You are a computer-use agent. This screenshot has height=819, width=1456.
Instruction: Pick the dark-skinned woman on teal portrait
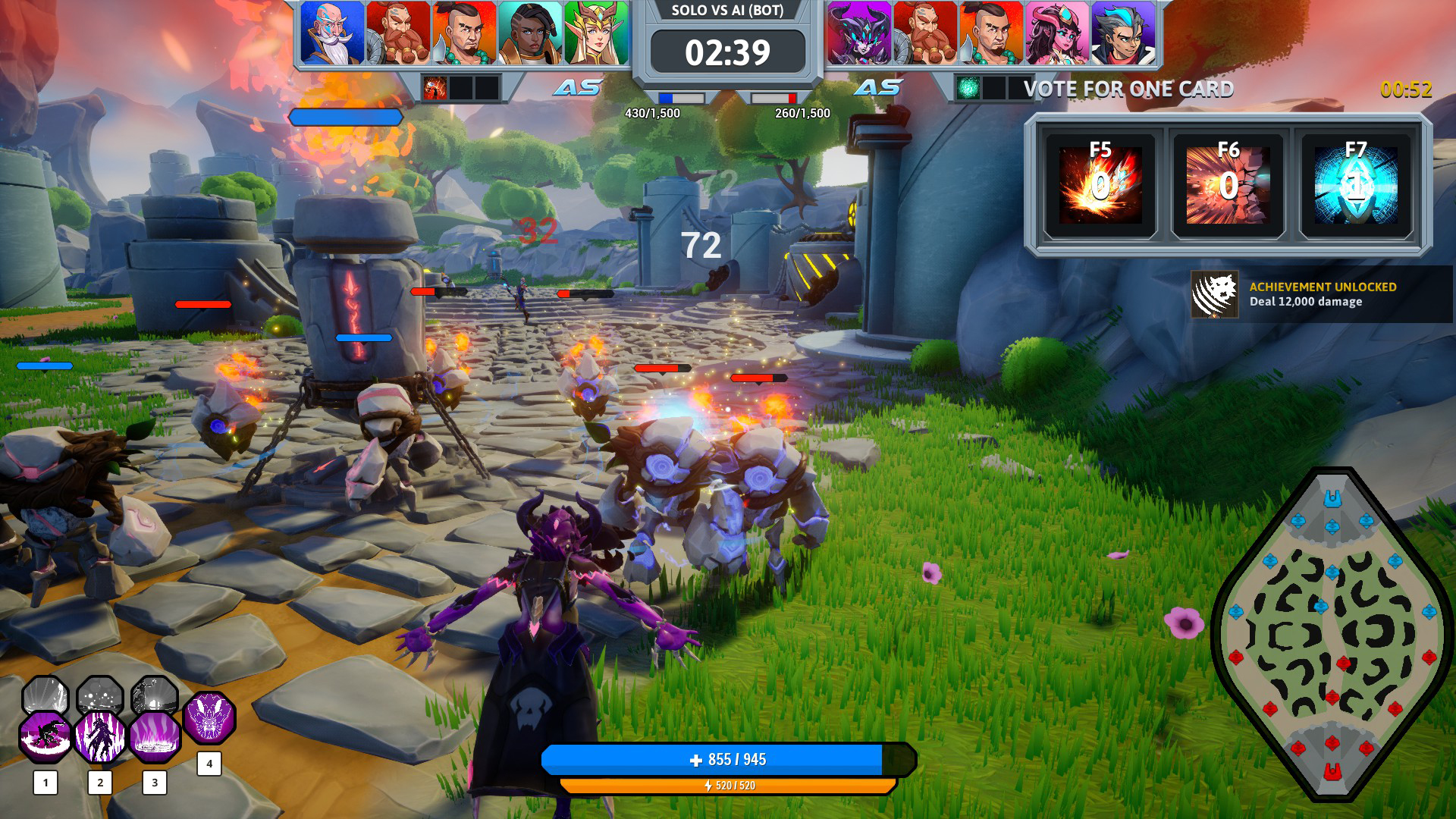coord(530,33)
